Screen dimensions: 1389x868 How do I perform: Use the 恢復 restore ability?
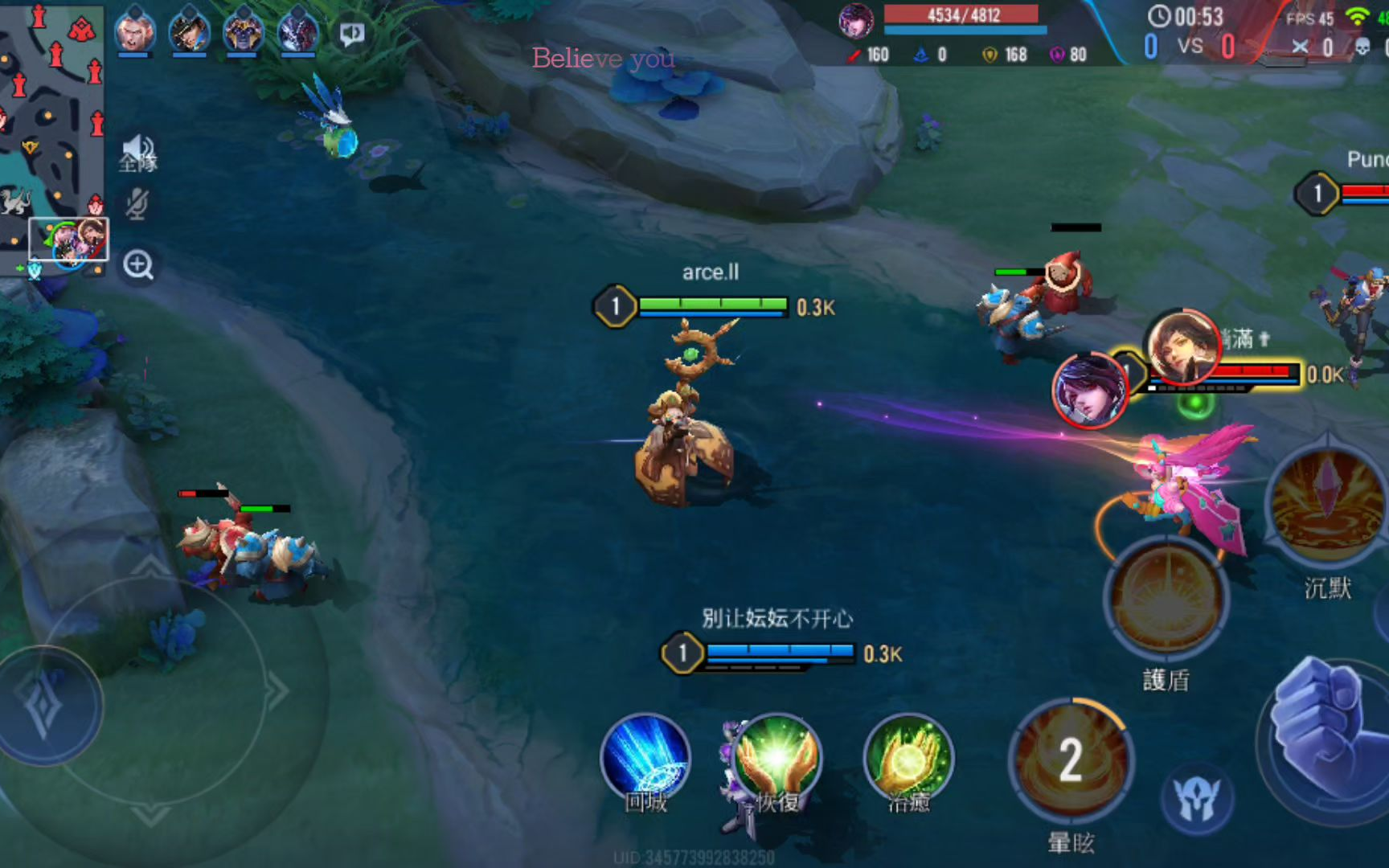[776, 759]
